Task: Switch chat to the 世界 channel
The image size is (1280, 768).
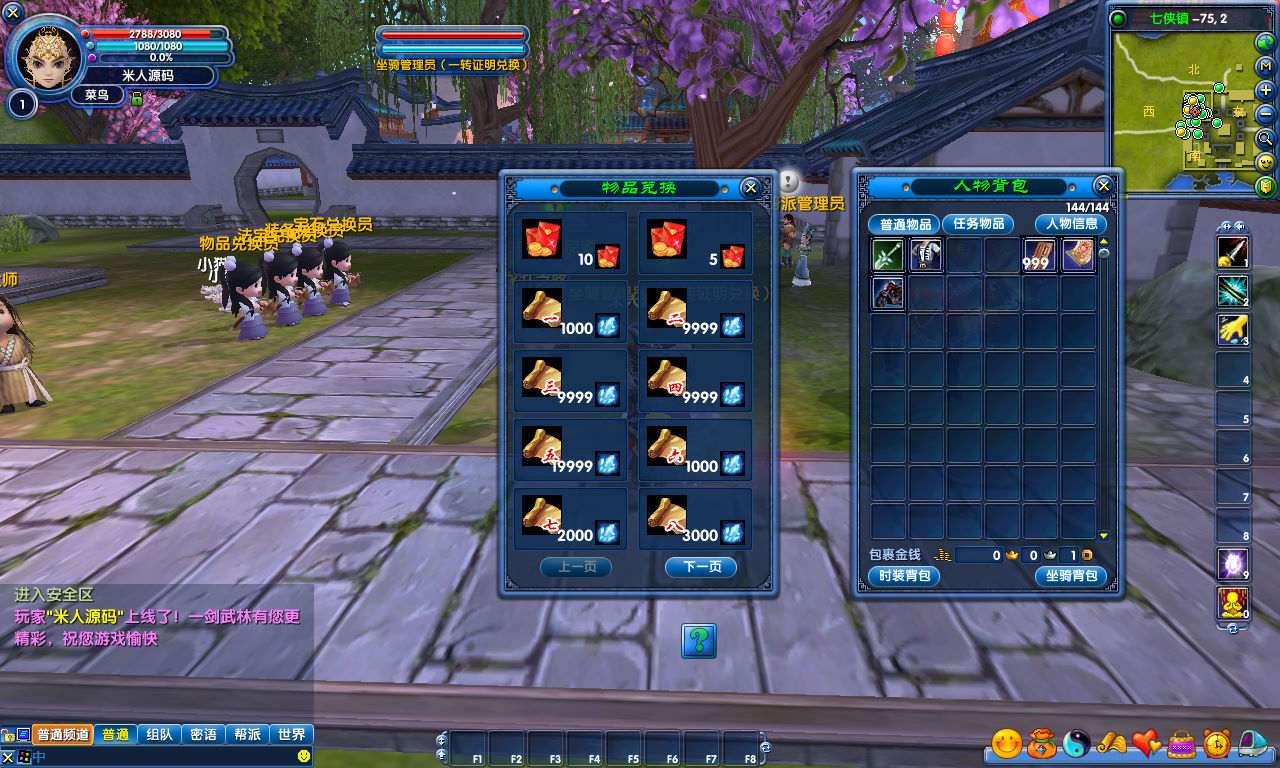Action: click(x=292, y=734)
